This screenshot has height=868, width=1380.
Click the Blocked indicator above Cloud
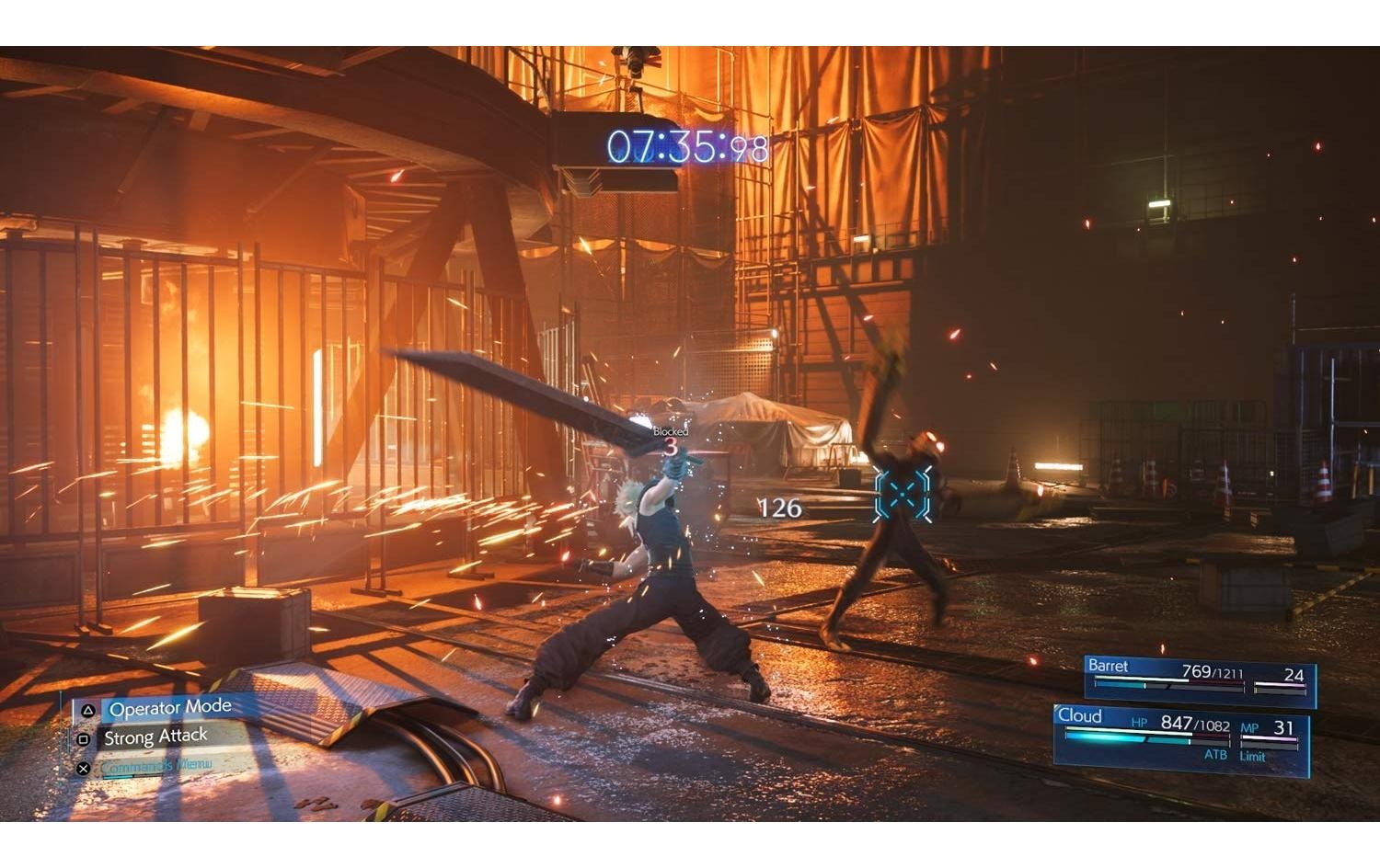coord(670,429)
